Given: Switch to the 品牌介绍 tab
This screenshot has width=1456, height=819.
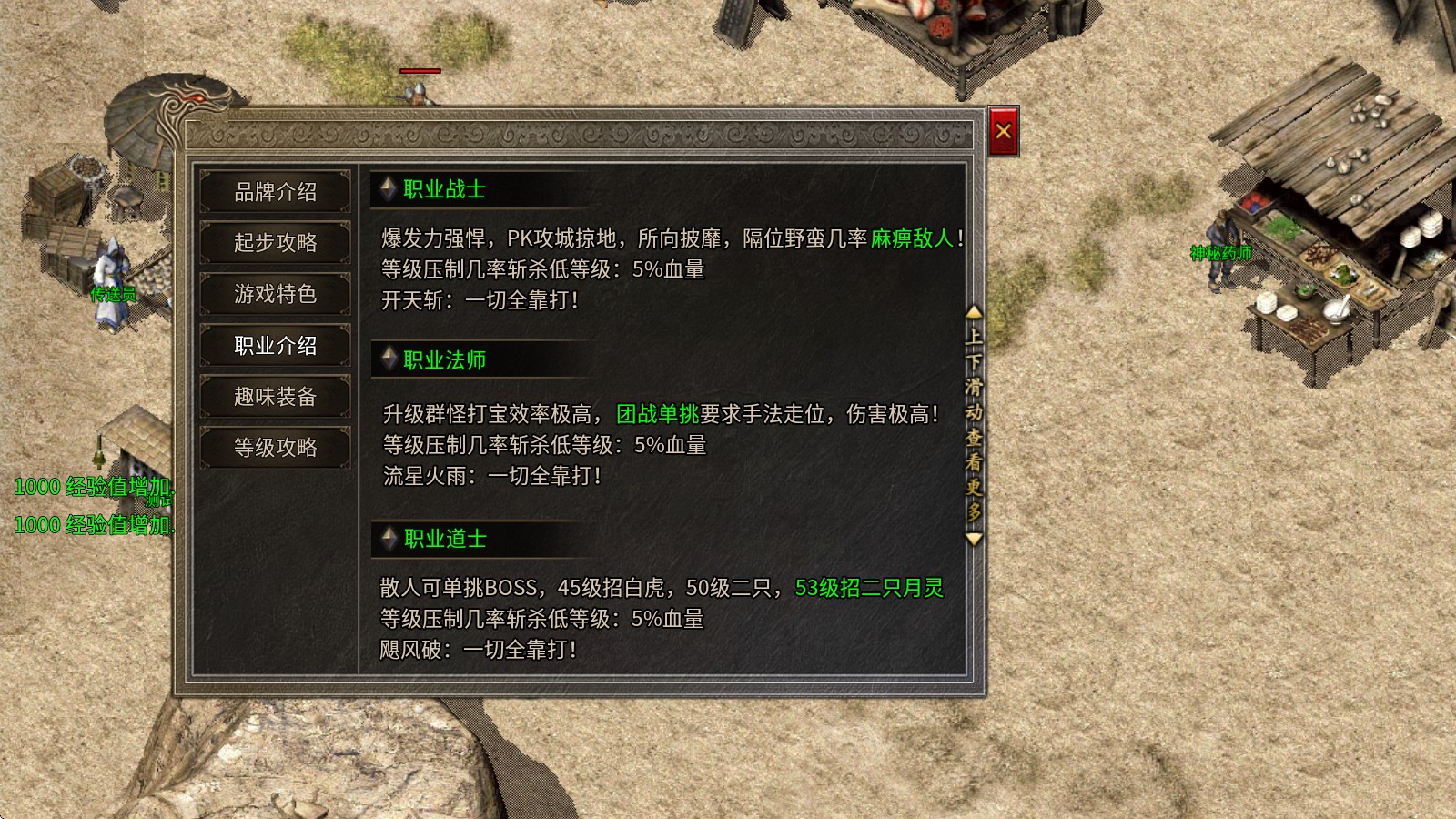Looking at the screenshot, I should pos(275,193).
